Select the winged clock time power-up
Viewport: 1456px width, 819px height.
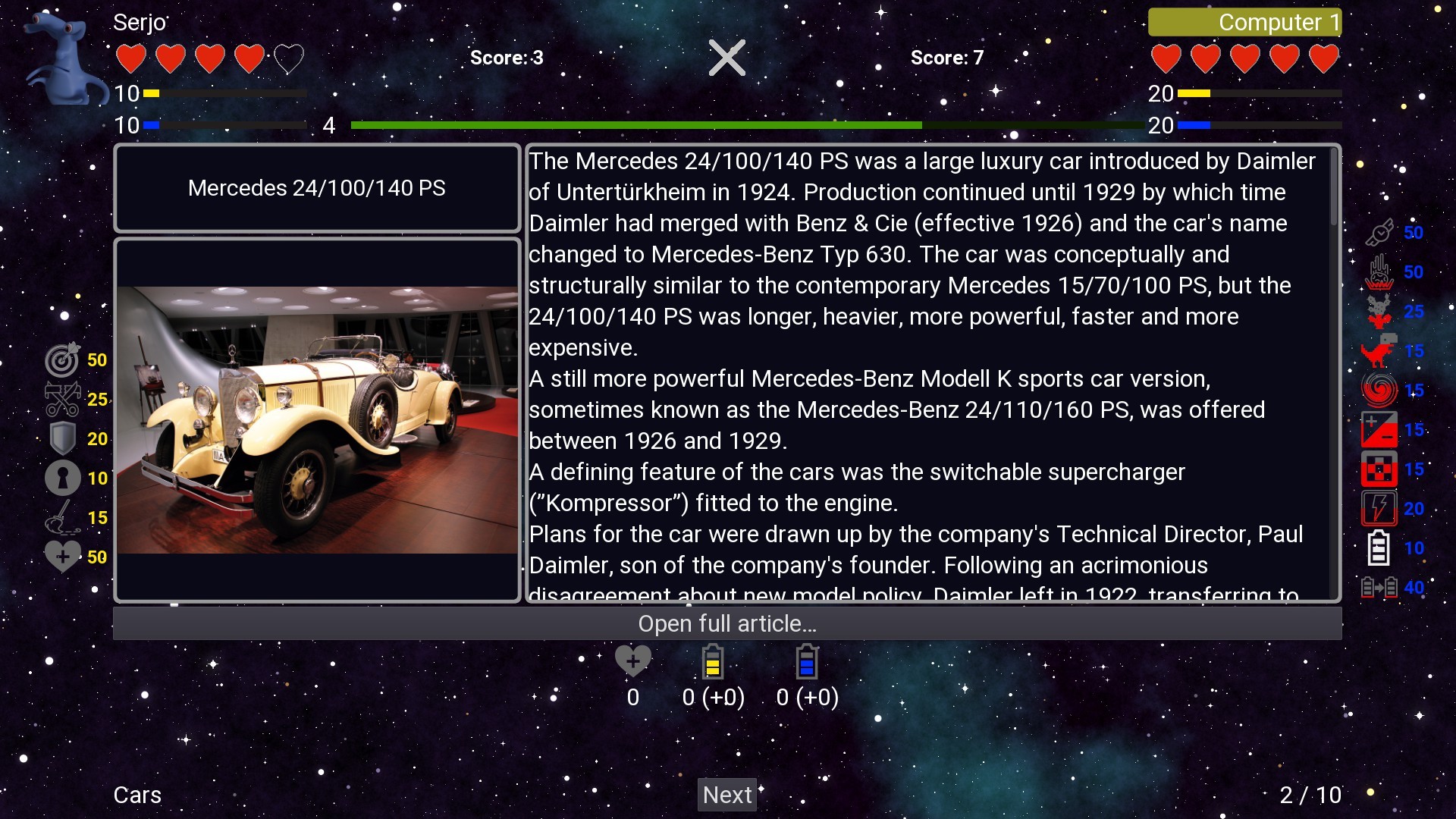(x=1379, y=233)
